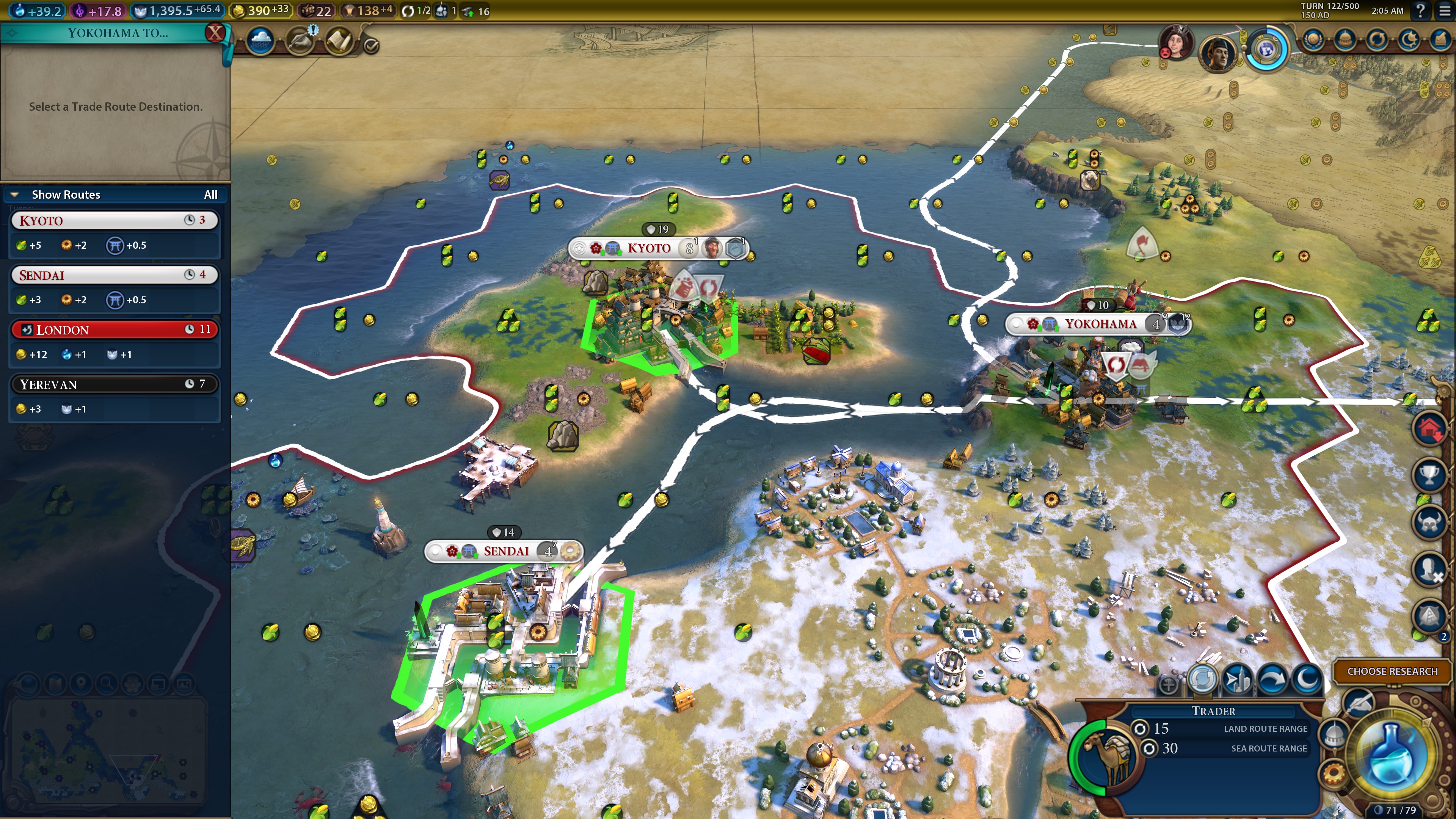Click the CHOOSE RESEARCH button
Image resolution: width=1456 pixels, height=819 pixels.
[x=1392, y=672]
